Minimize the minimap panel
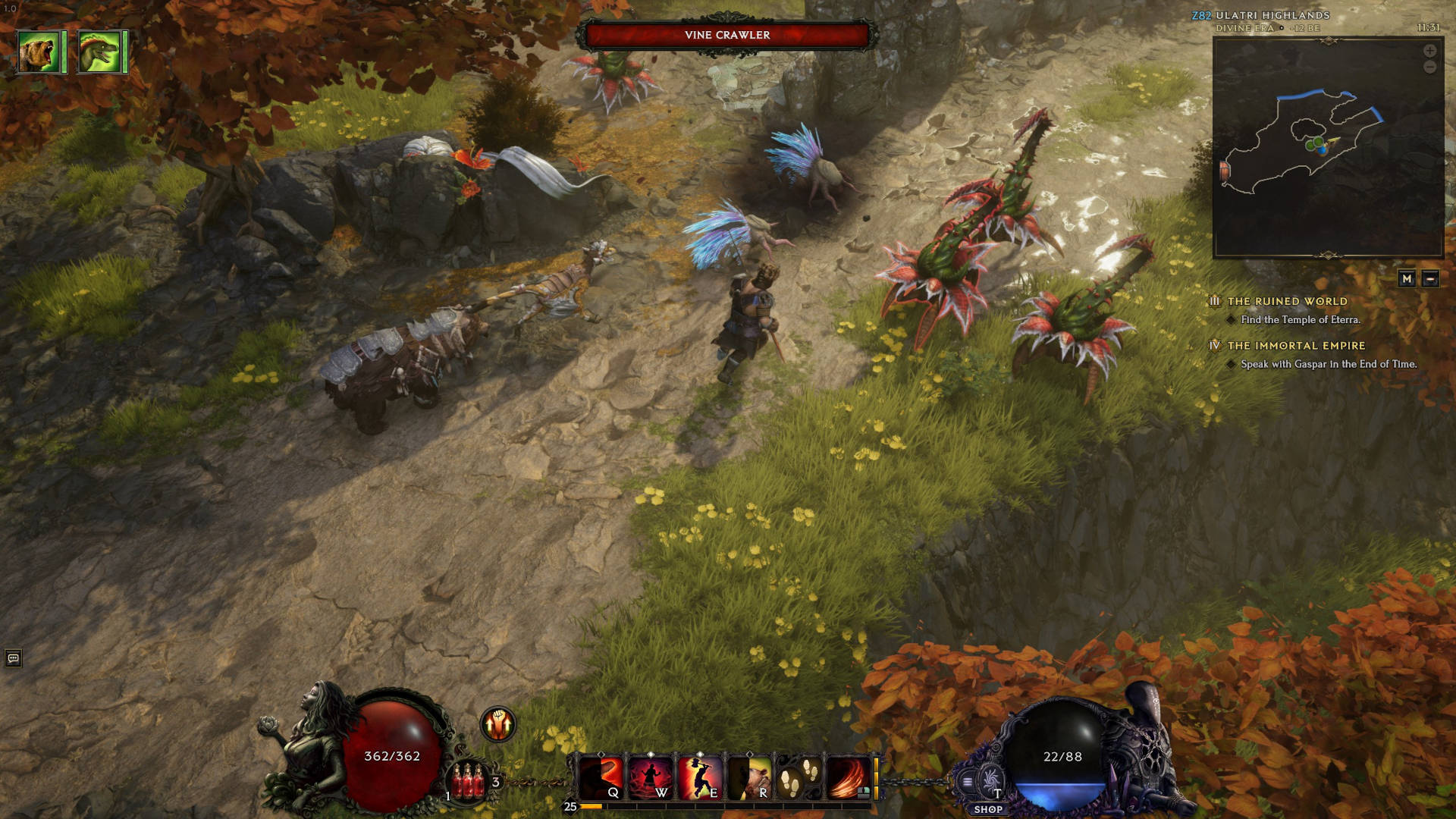 1430,279
